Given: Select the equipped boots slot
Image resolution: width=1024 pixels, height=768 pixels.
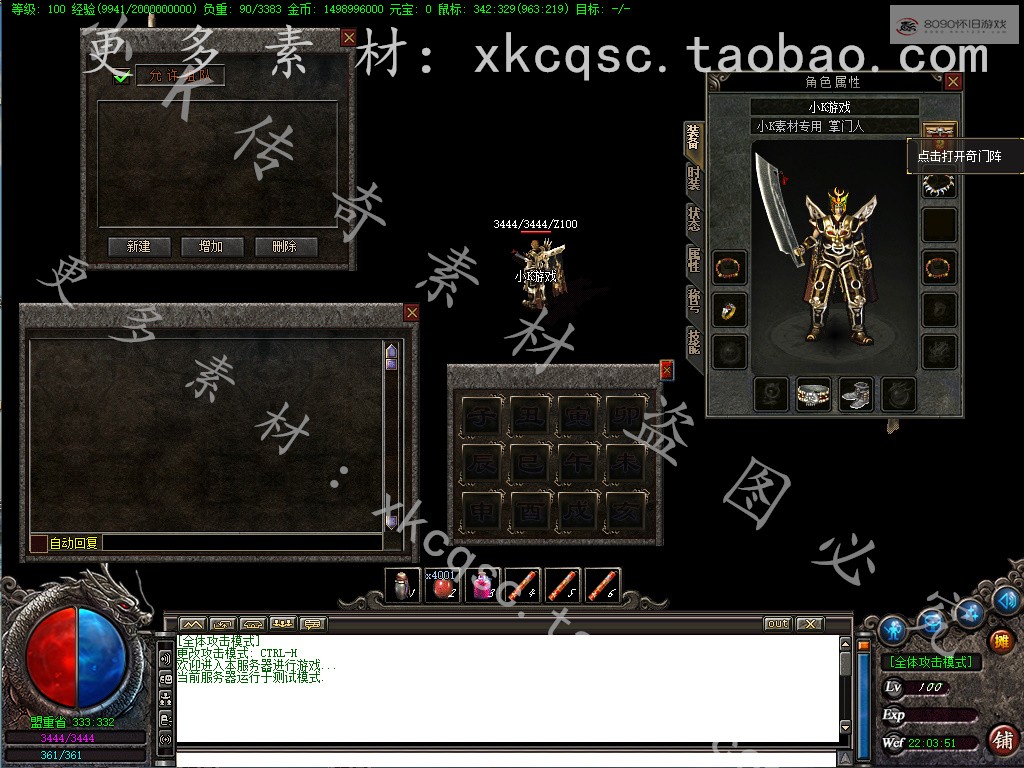Looking at the screenshot, I should [x=855, y=394].
